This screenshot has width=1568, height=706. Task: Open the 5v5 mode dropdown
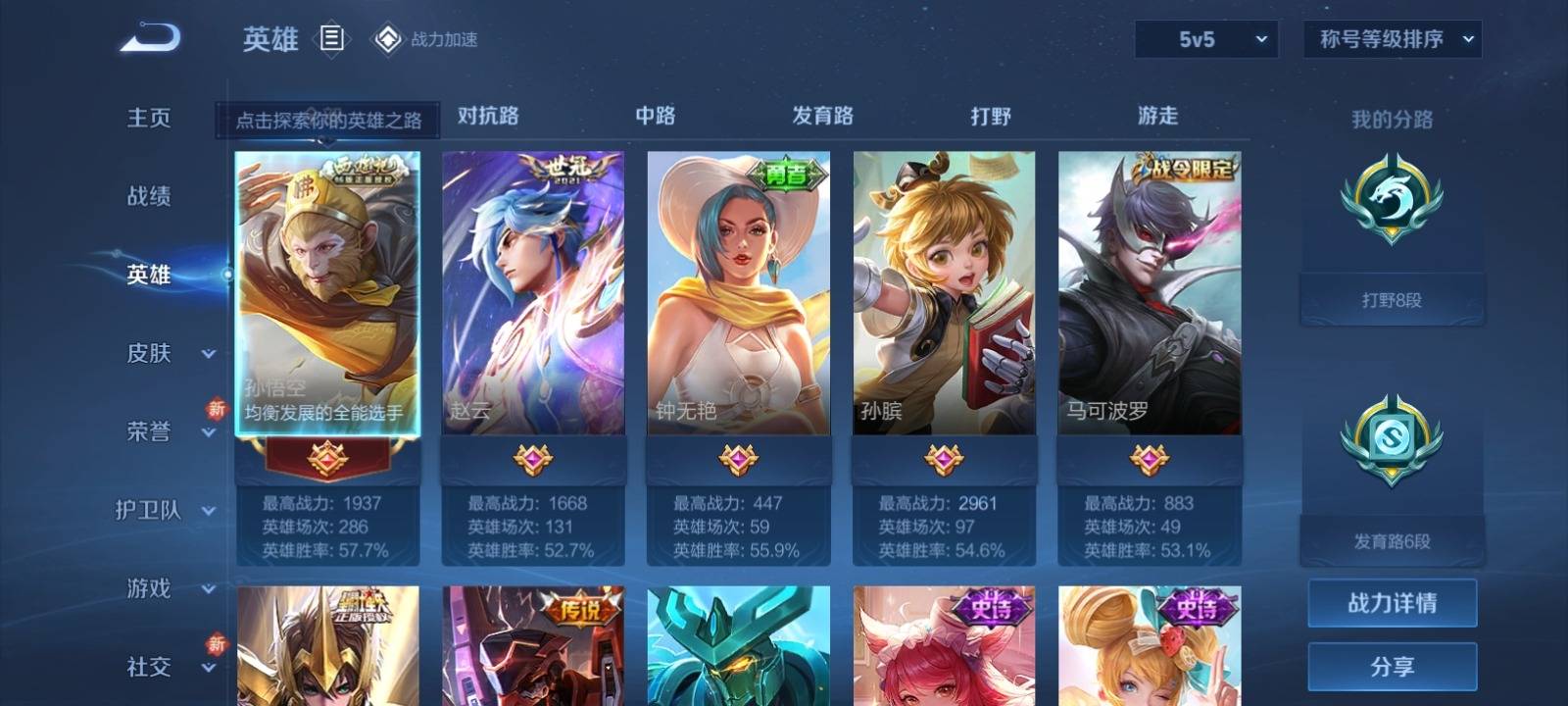point(1205,39)
